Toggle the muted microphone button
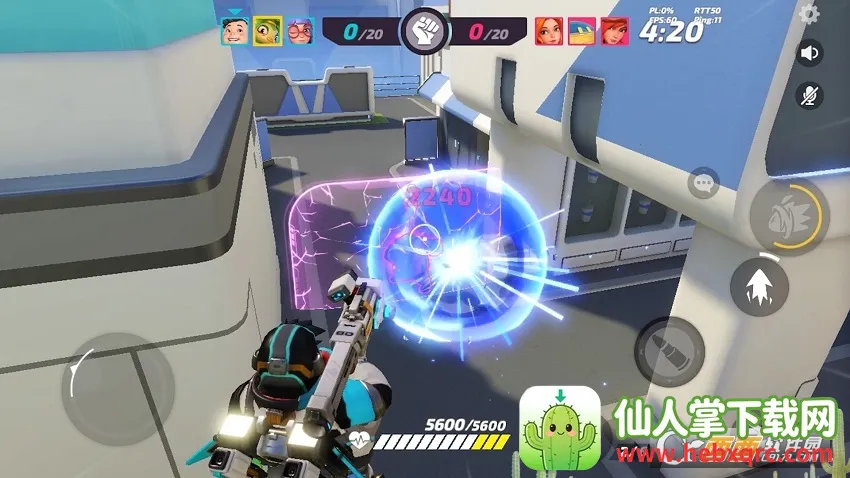Image resolution: width=850 pixels, height=478 pixels. click(810, 95)
